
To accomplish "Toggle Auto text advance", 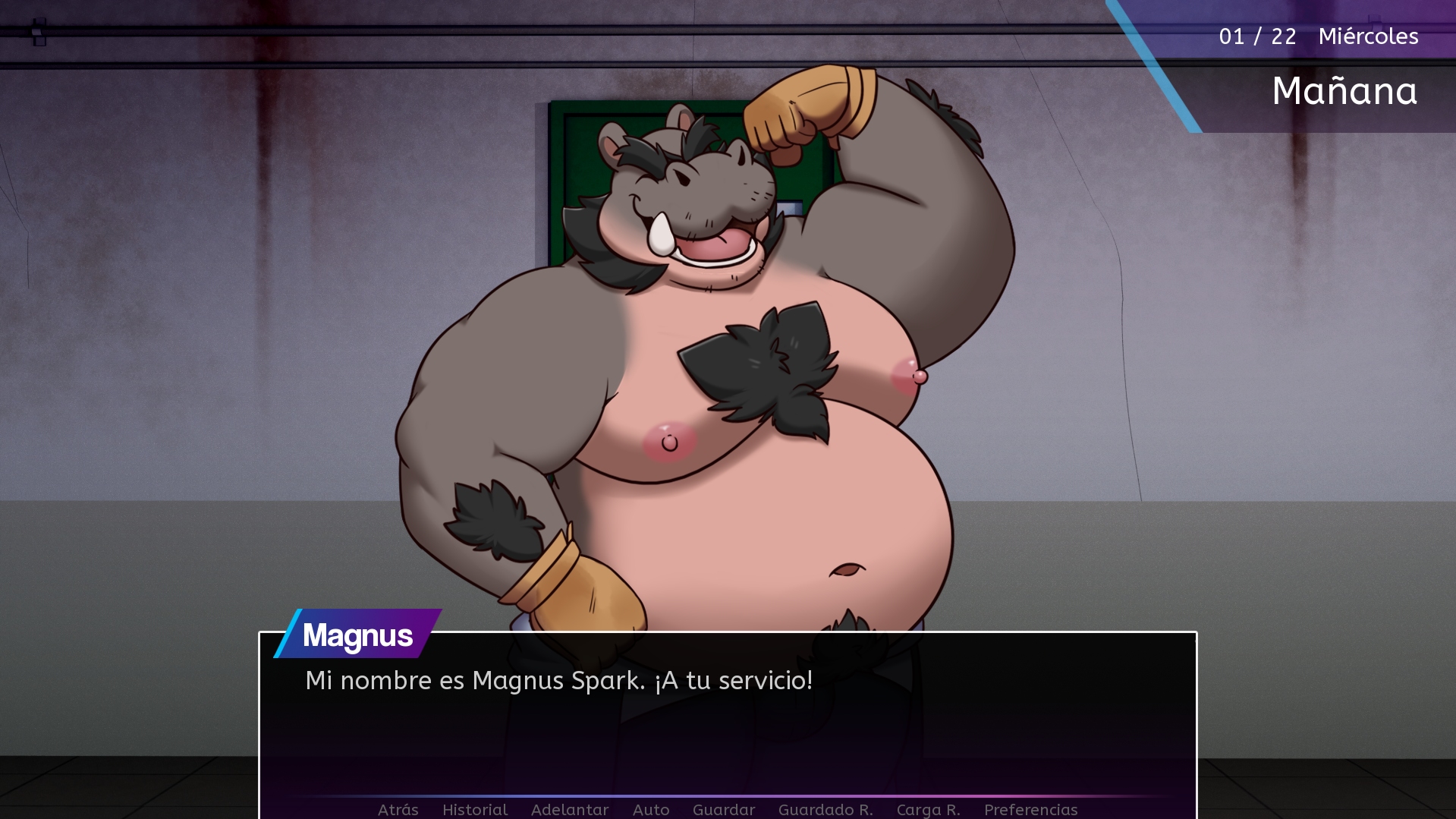I will [x=651, y=809].
